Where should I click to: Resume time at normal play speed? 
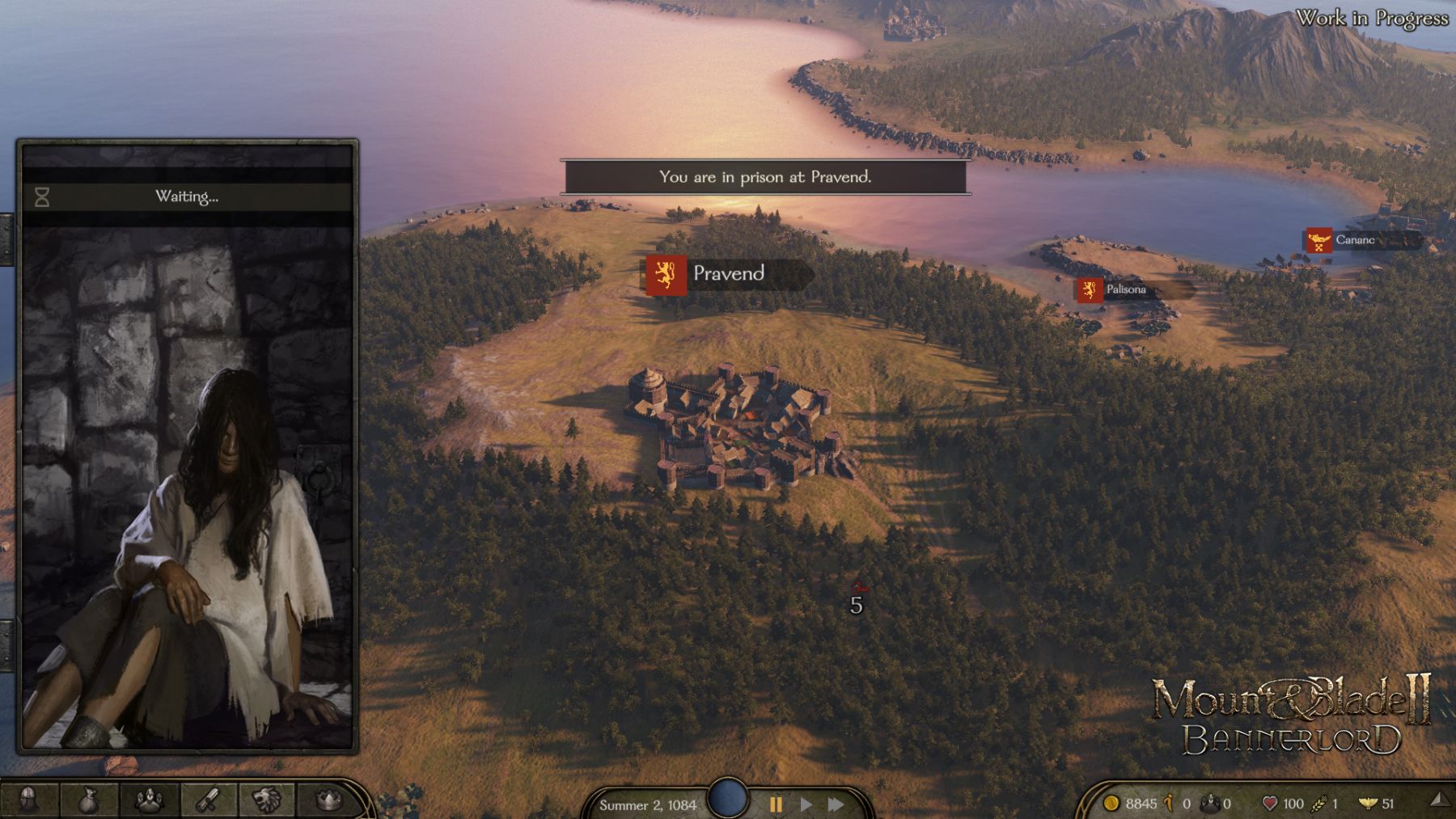click(x=806, y=804)
